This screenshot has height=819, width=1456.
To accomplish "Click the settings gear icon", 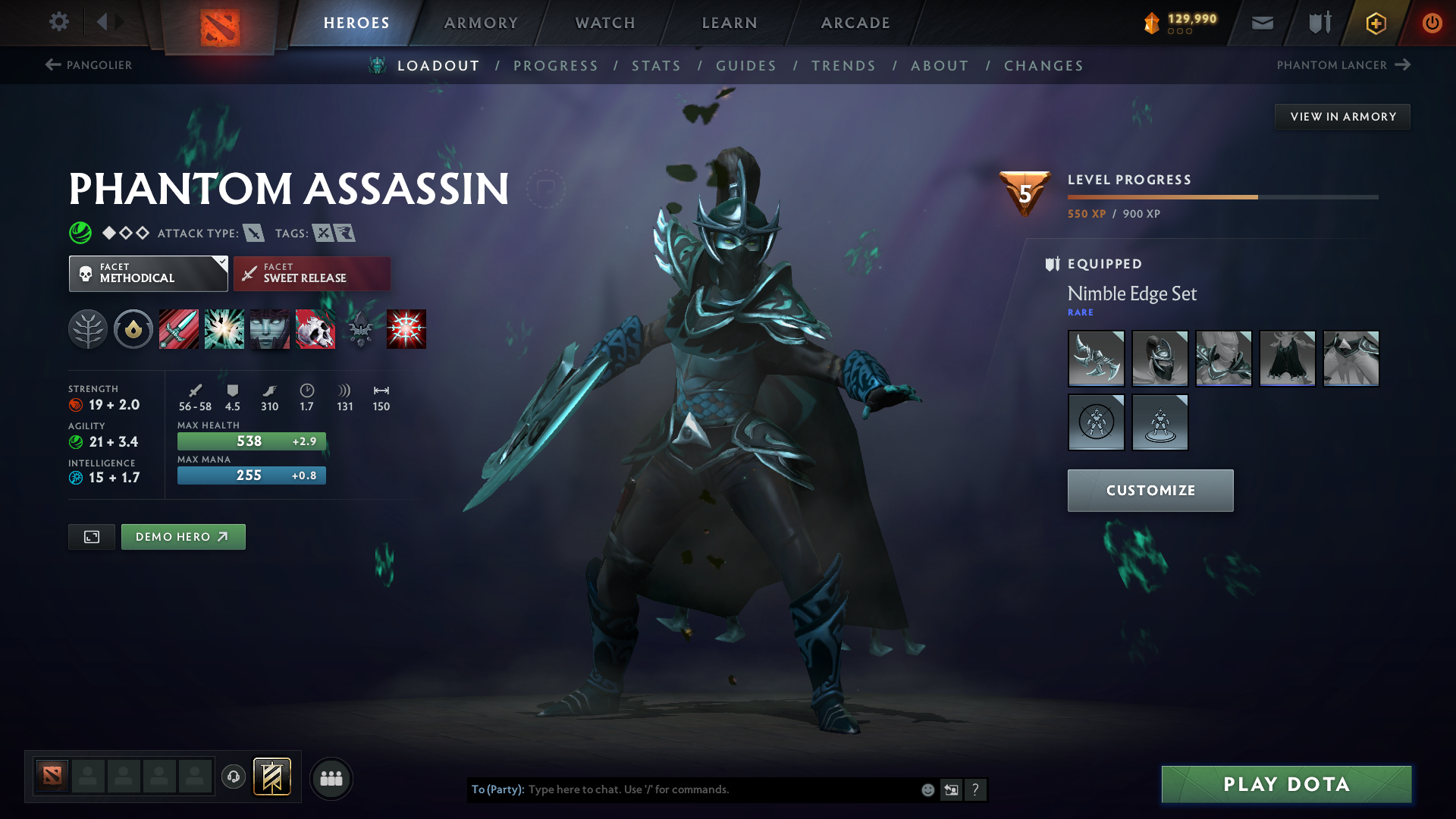I will [x=59, y=22].
